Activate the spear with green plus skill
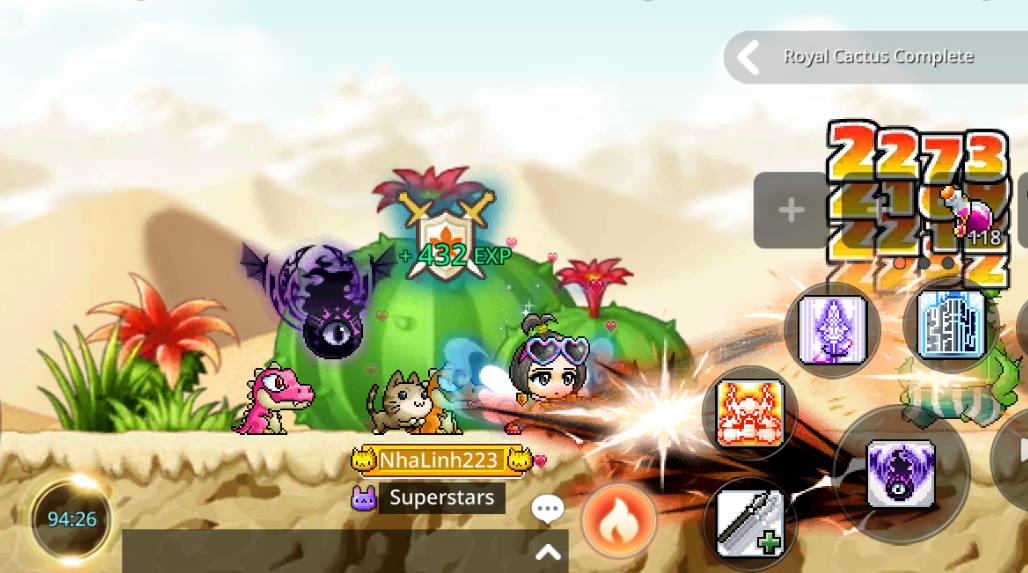The height and width of the screenshot is (573, 1028). pos(749,523)
